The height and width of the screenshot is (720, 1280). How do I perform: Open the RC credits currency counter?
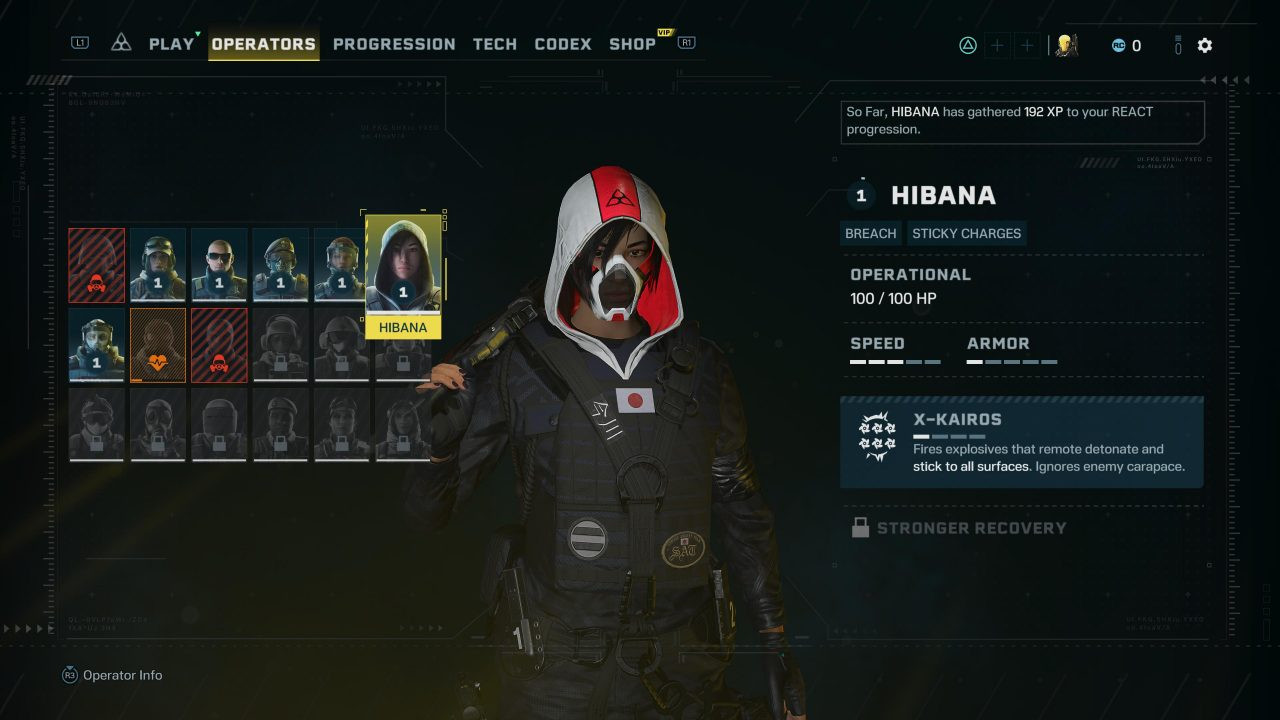1126,45
